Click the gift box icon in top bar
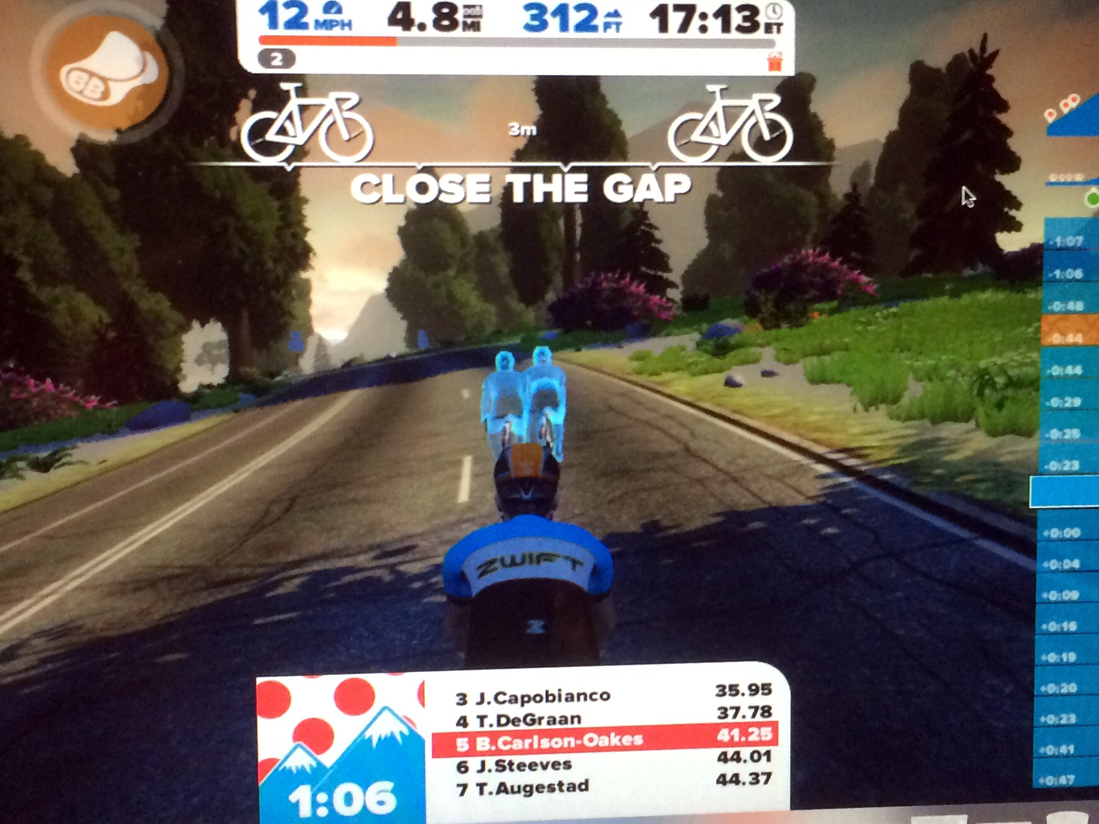The width and height of the screenshot is (1099, 824). tap(773, 60)
